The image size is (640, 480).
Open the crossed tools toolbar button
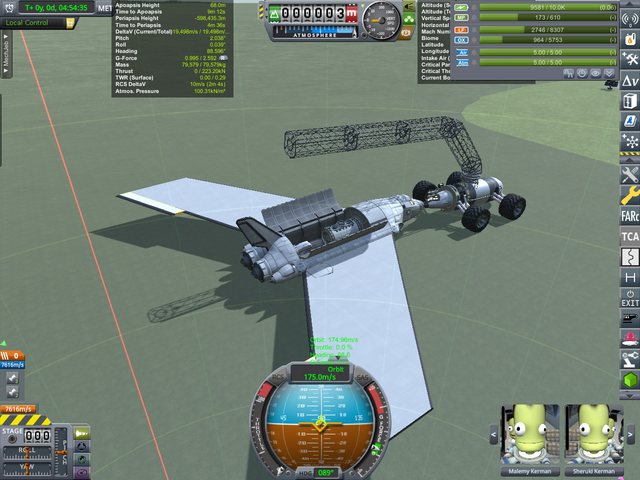[x=630, y=174]
